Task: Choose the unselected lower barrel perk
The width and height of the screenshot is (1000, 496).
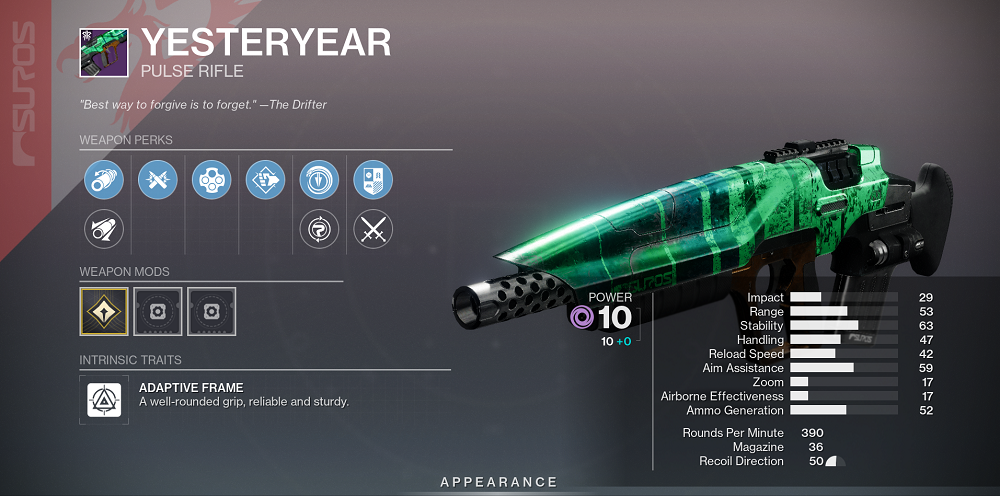Action: (103, 230)
